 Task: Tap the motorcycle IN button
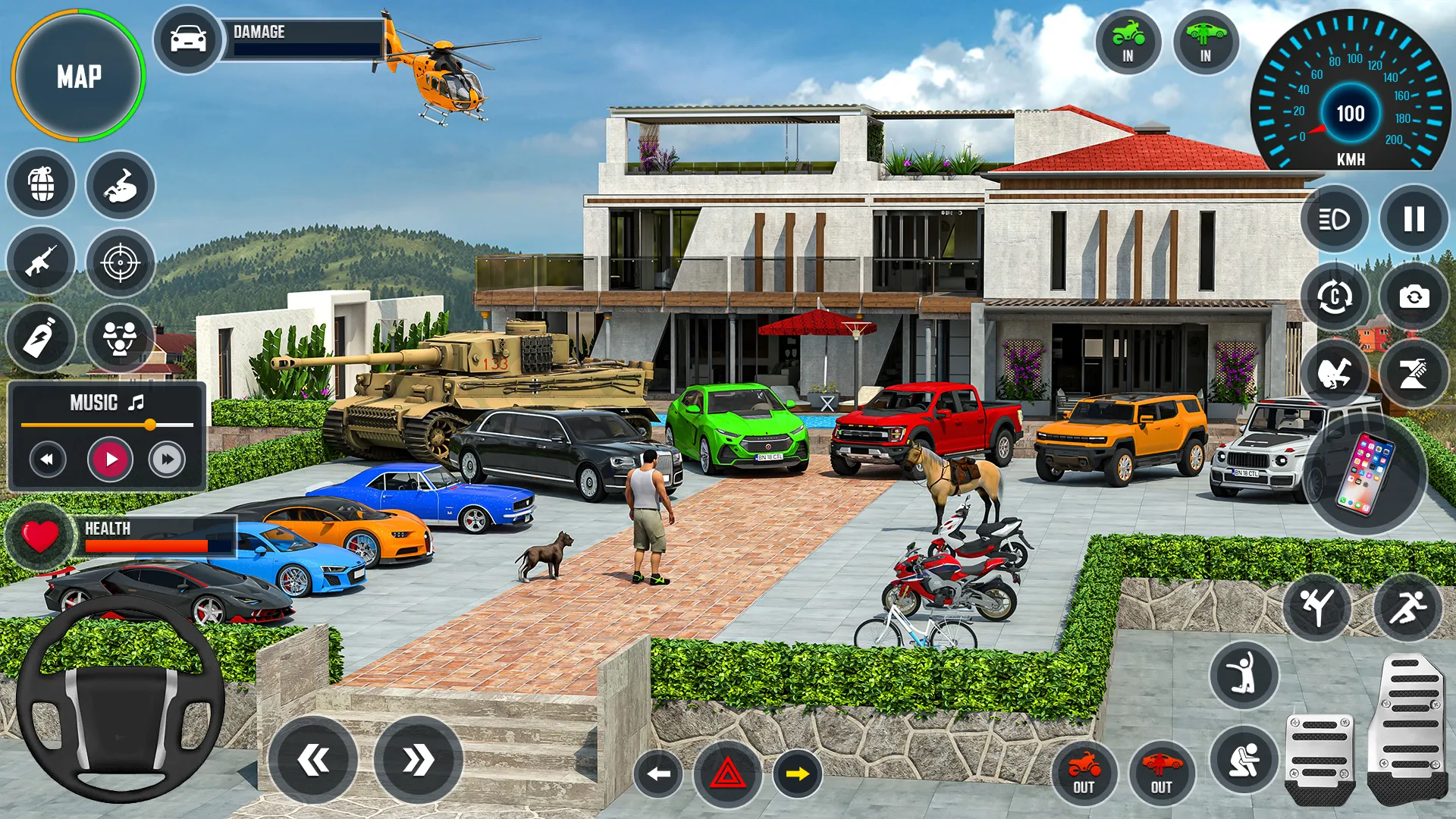(1128, 42)
